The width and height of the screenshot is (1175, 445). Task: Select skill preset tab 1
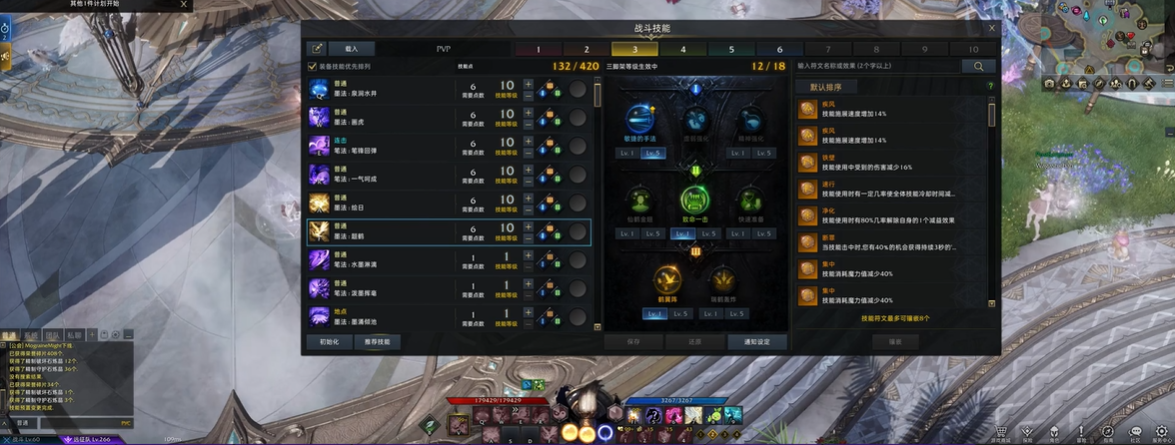538,49
